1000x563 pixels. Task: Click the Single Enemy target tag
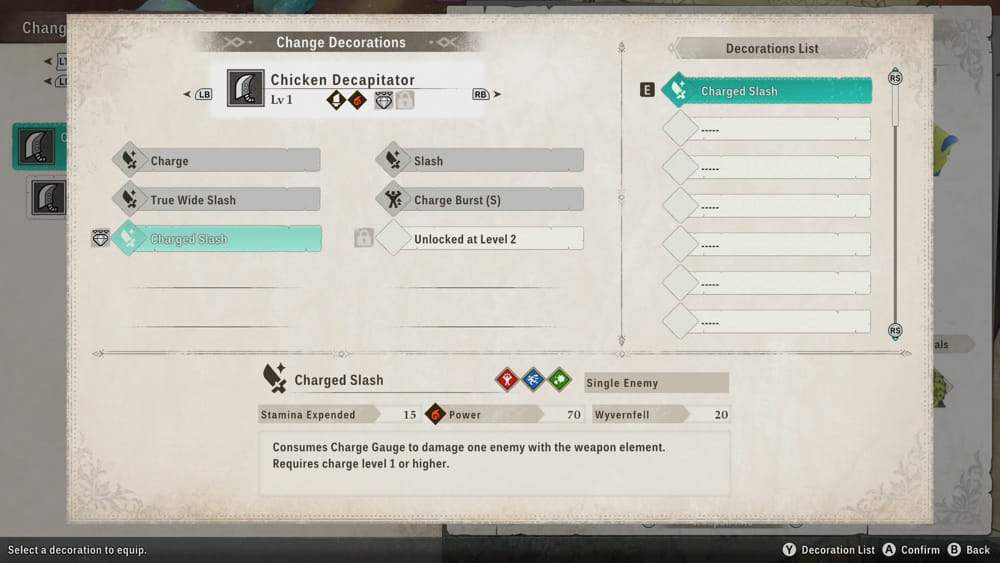pos(656,383)
